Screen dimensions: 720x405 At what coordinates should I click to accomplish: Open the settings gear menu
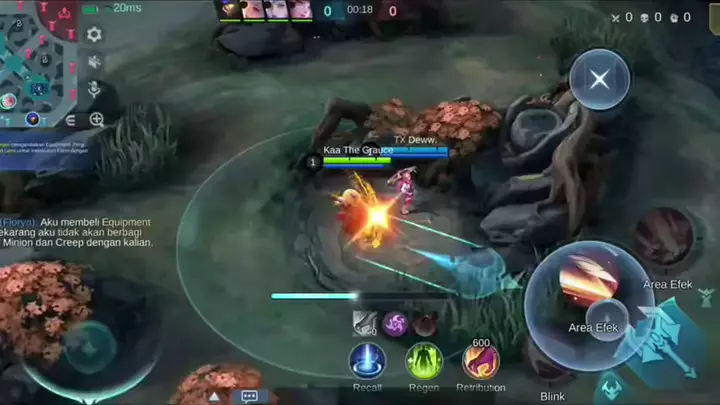pos(94,34)
